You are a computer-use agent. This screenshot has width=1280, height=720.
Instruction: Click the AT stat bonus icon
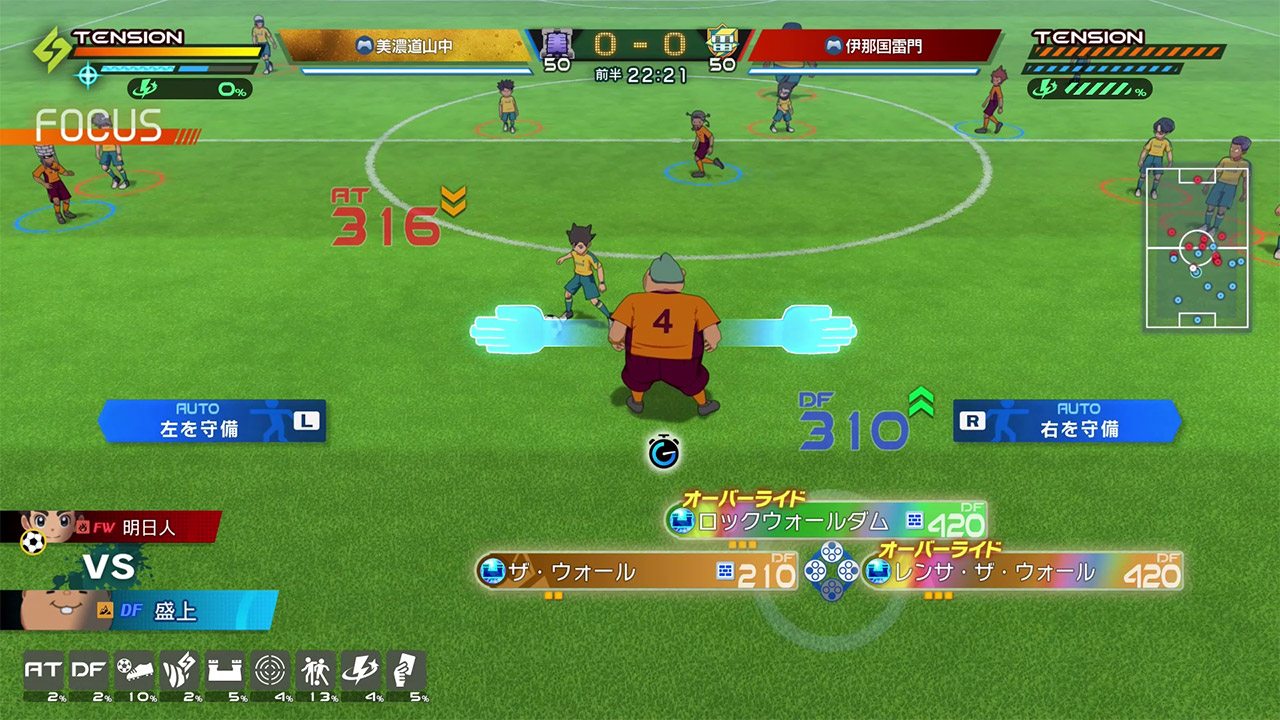click(43, 672)
